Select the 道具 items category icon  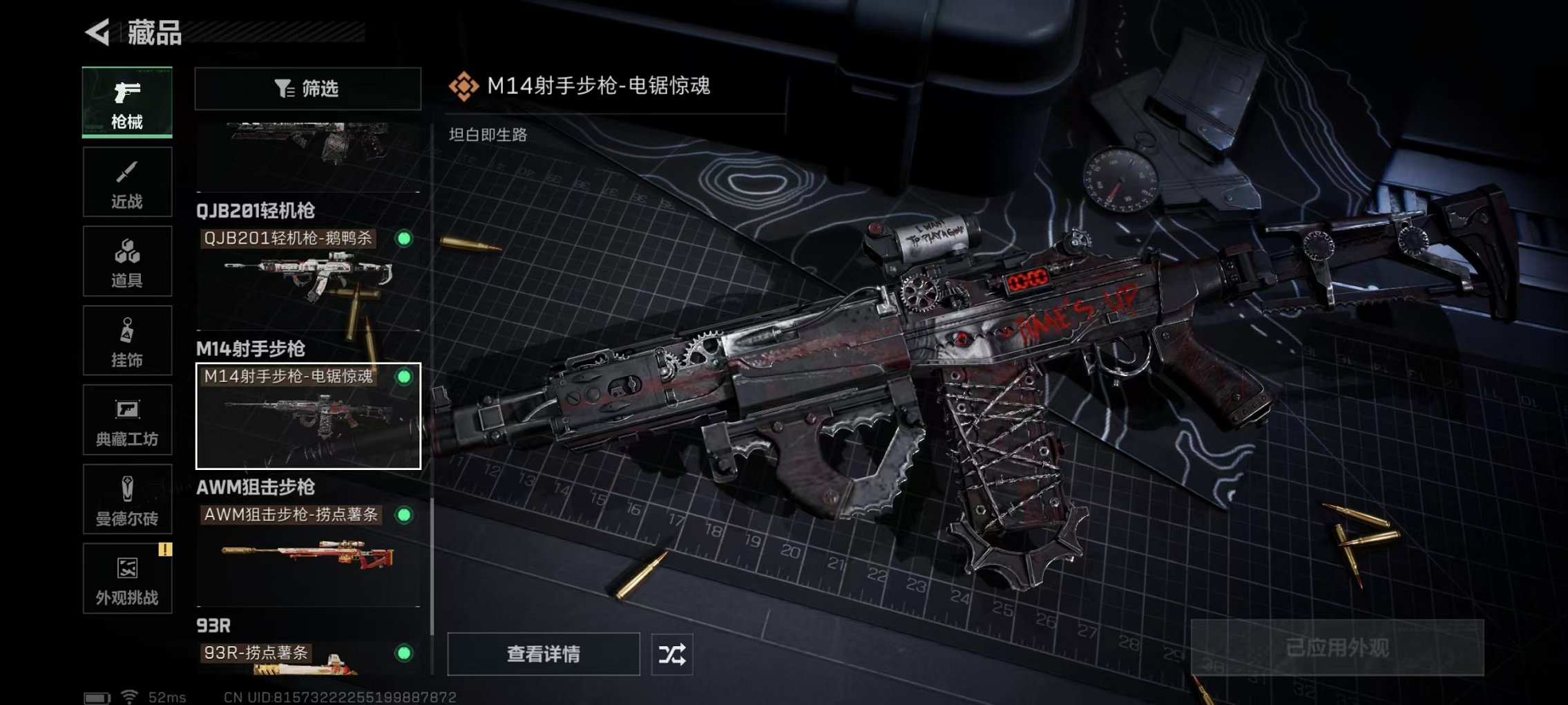126,261
